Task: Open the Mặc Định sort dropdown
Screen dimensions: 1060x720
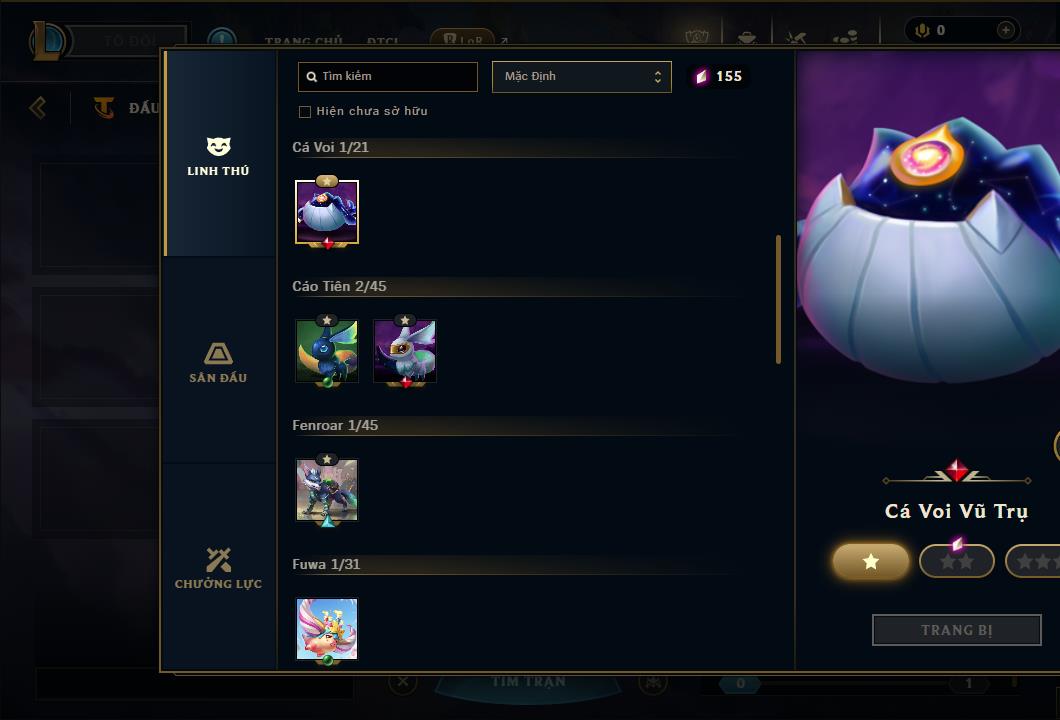Action: tap(582, 76)
